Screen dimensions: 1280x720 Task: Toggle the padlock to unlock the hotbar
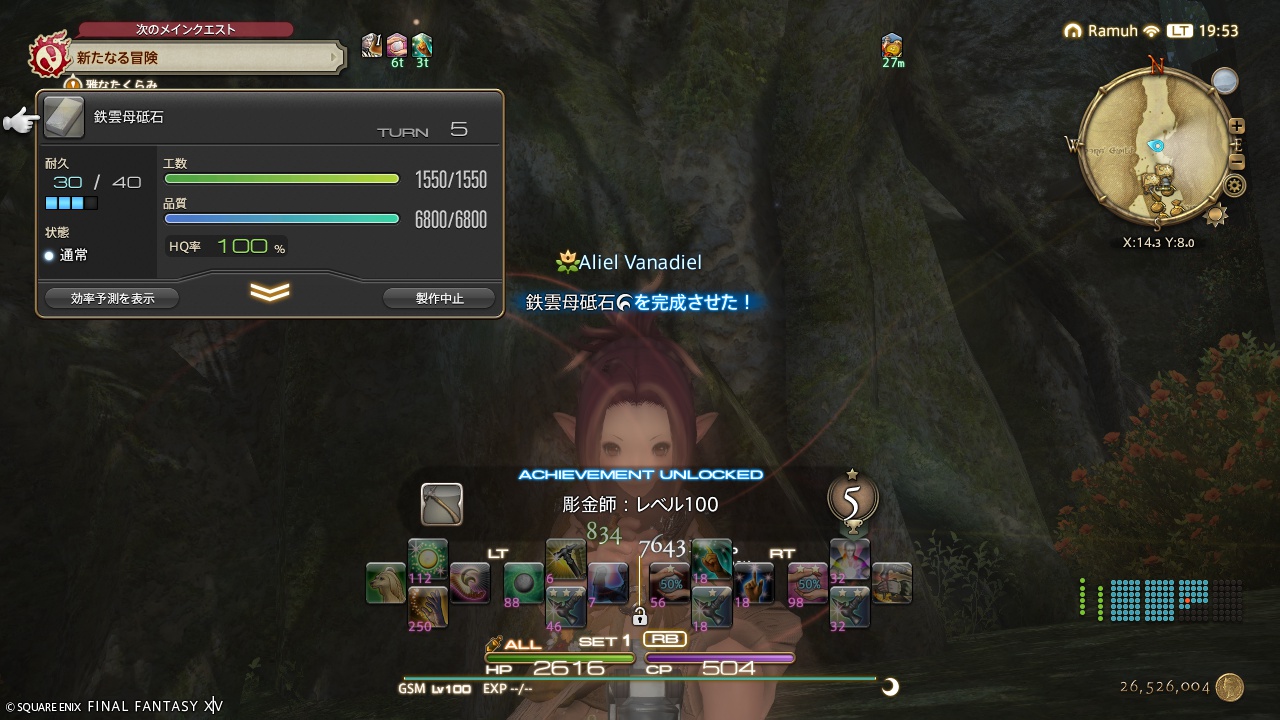pos(640,618)
